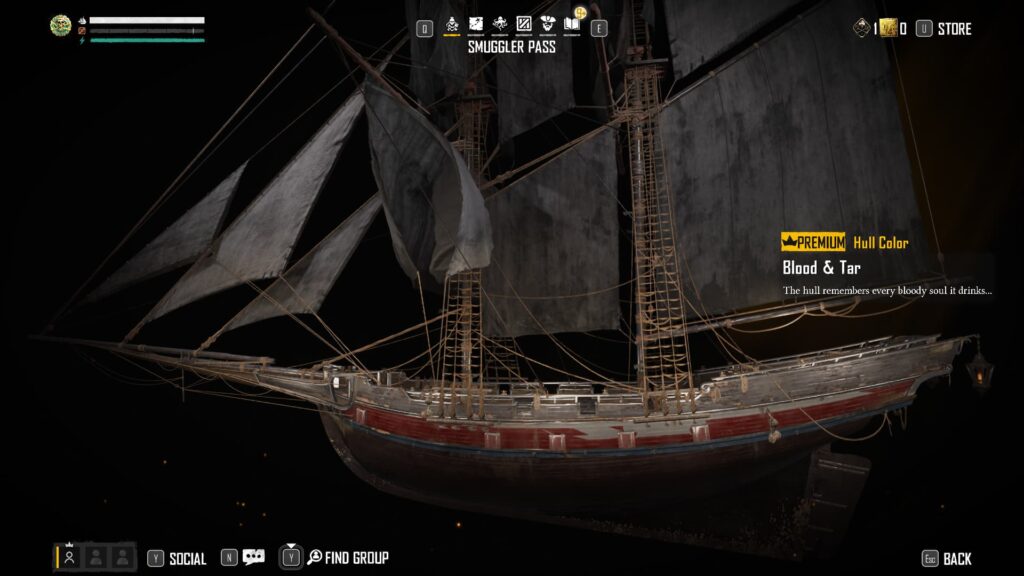Click the gold currency icon
The image size is (1024, 576).
(887, 29)
